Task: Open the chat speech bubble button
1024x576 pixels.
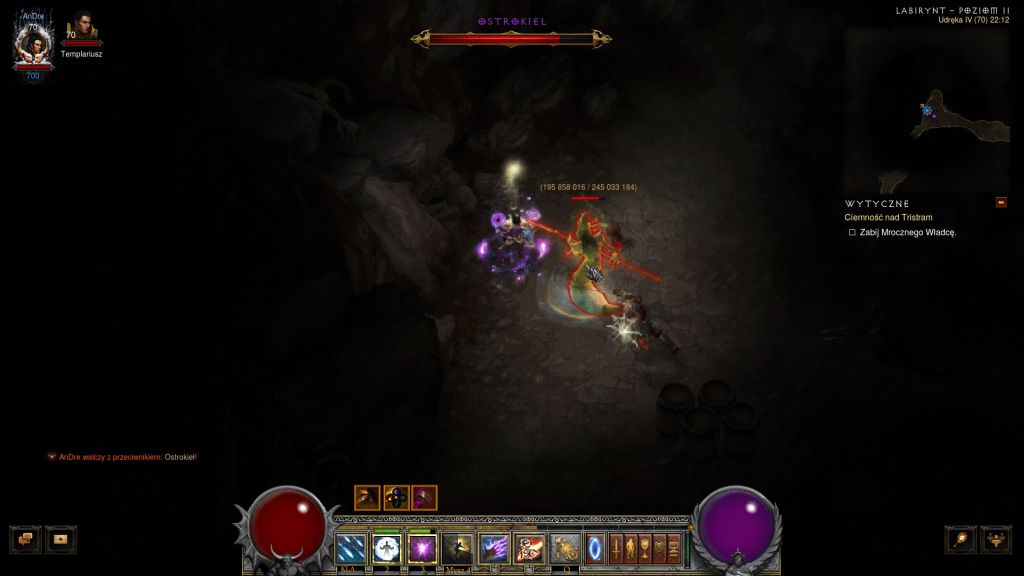Action: pos(25,539)
